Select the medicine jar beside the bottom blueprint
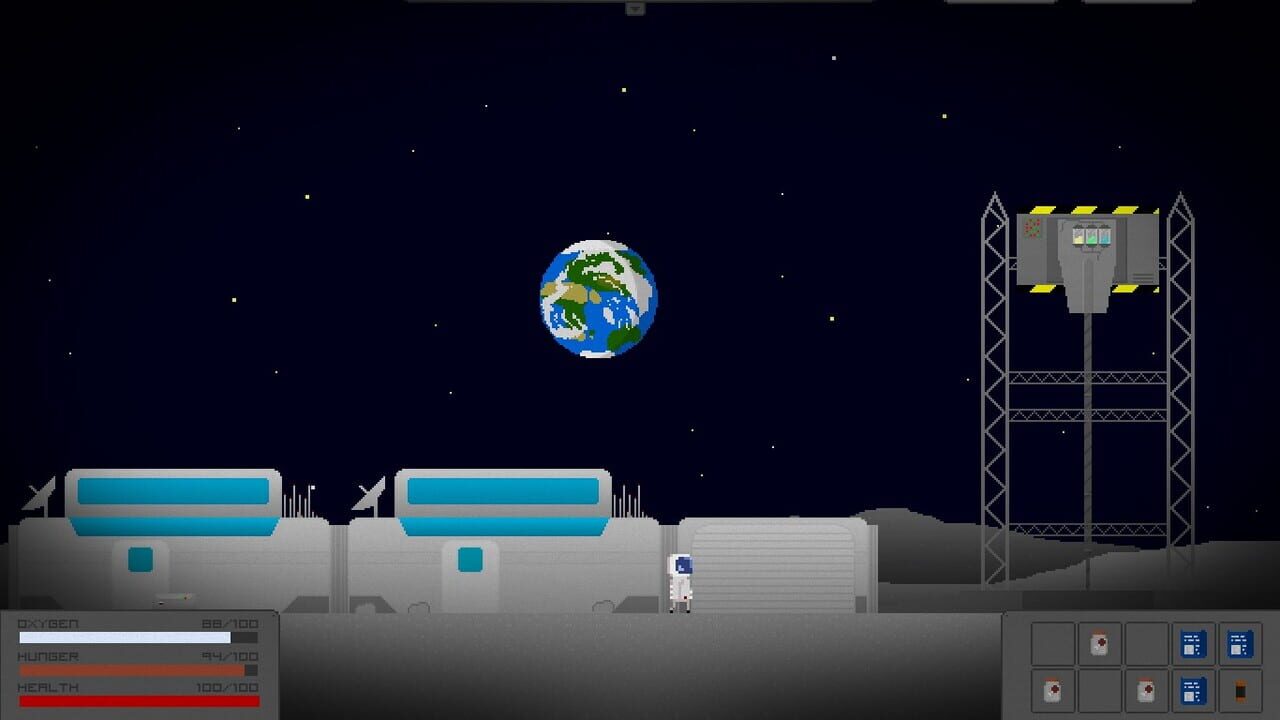This screenshot has height=720, width=1280. pos(1147,691)
